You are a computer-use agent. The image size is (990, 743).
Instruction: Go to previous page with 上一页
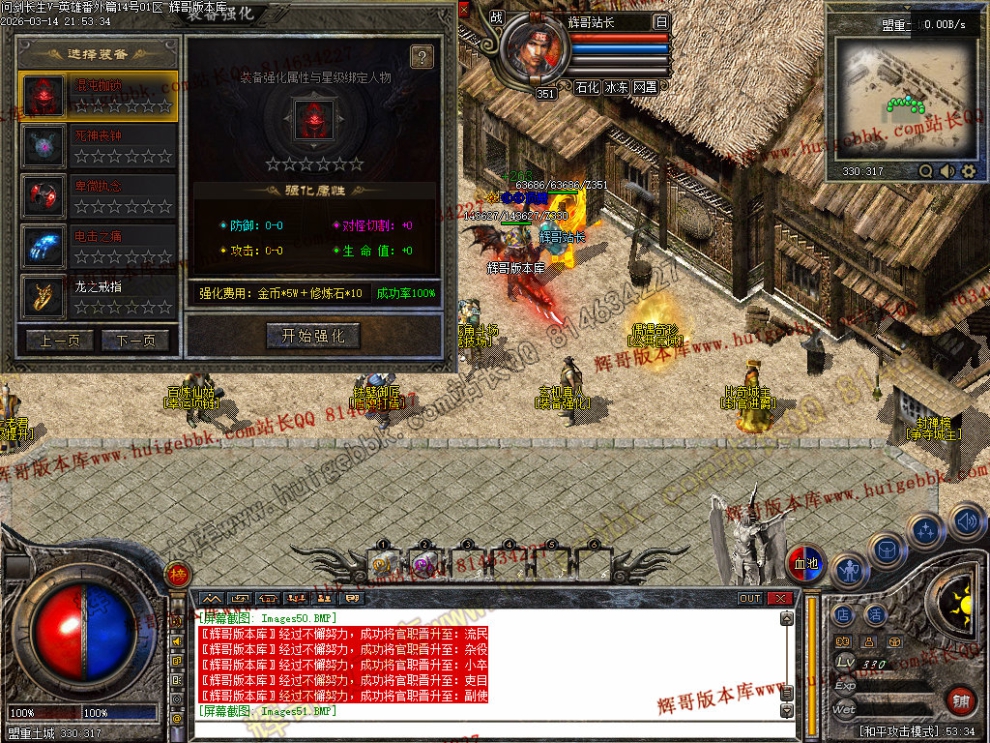point(59,341)
